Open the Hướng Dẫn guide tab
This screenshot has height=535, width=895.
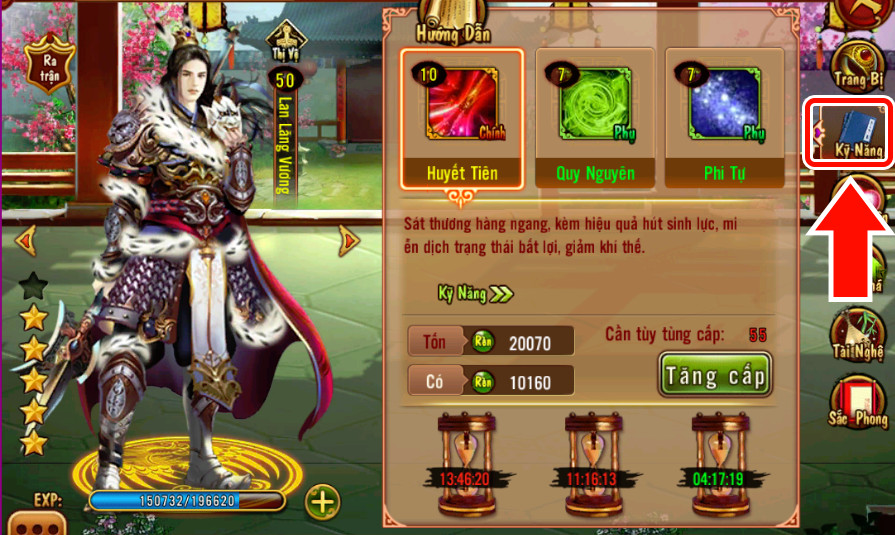click(448, 31)
